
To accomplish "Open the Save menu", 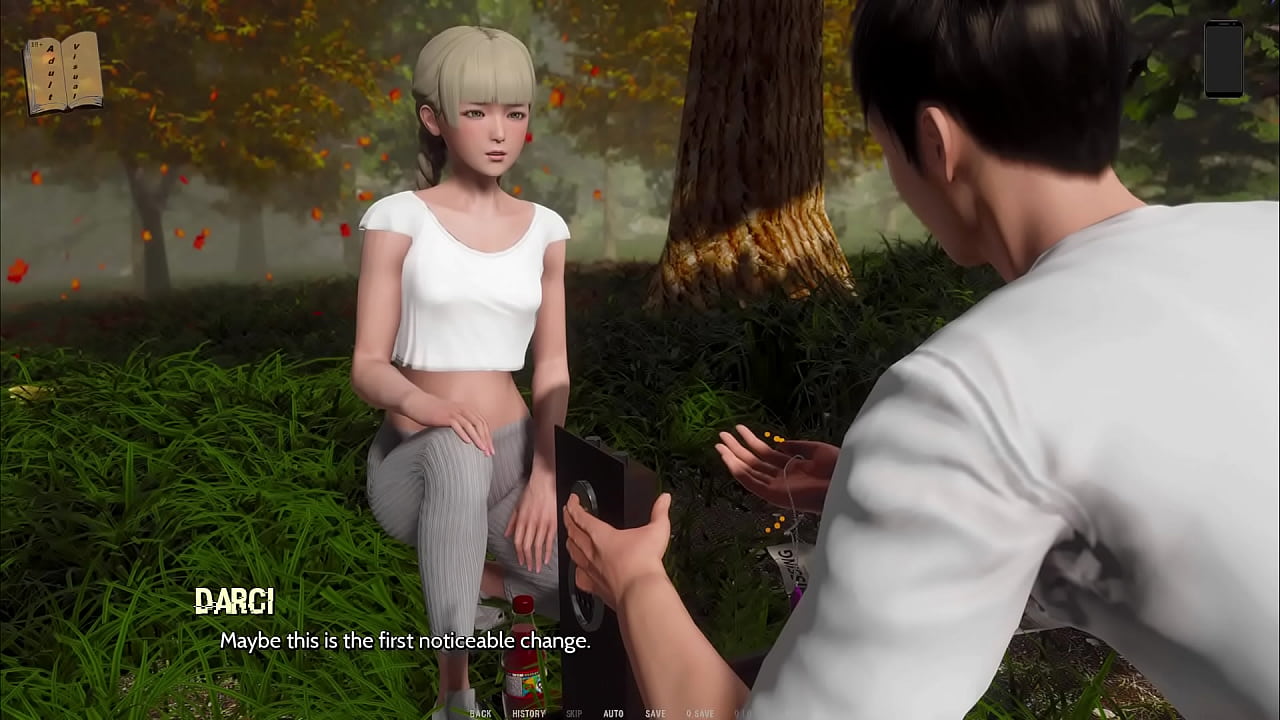I will pos(655,713).
